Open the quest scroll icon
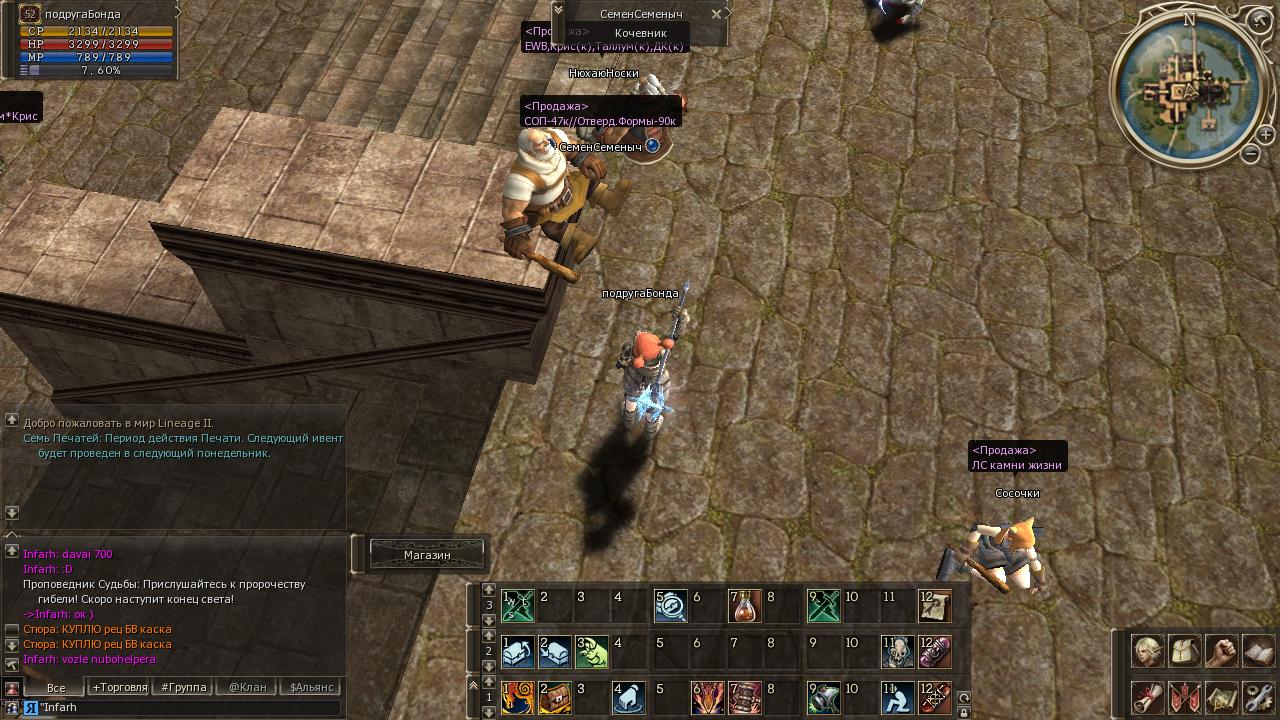The height and width of the screenshot is (720, 1280). (1147, 697)
